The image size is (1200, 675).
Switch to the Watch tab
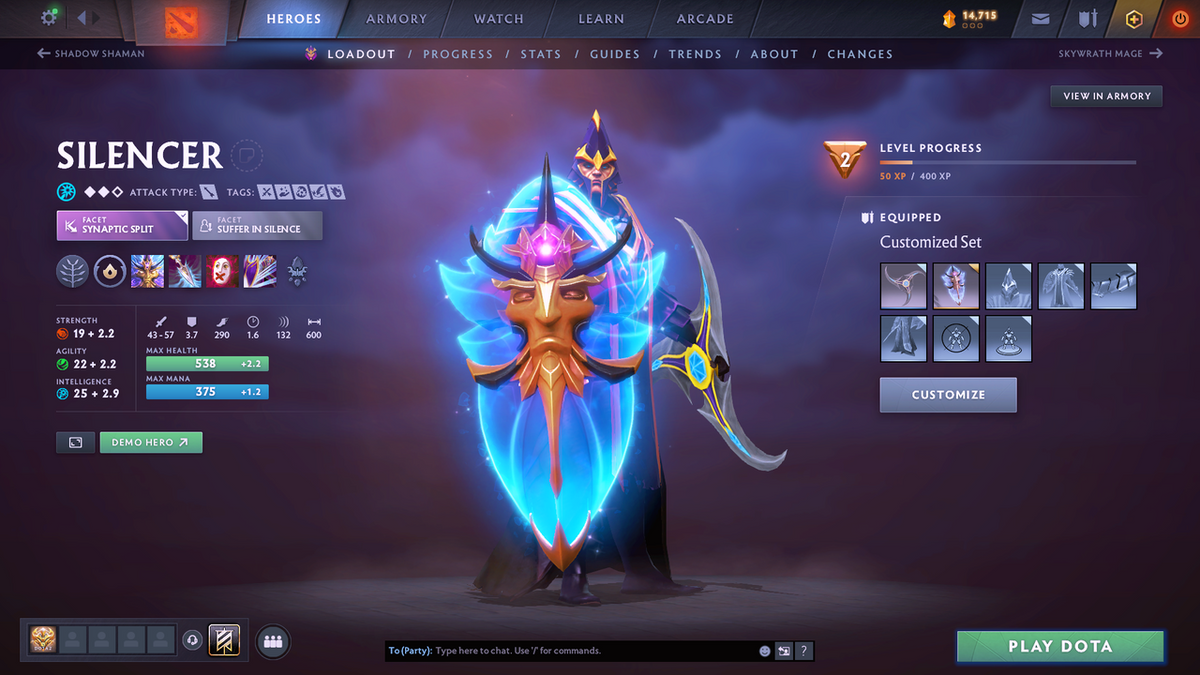click(x=498, y=19)
